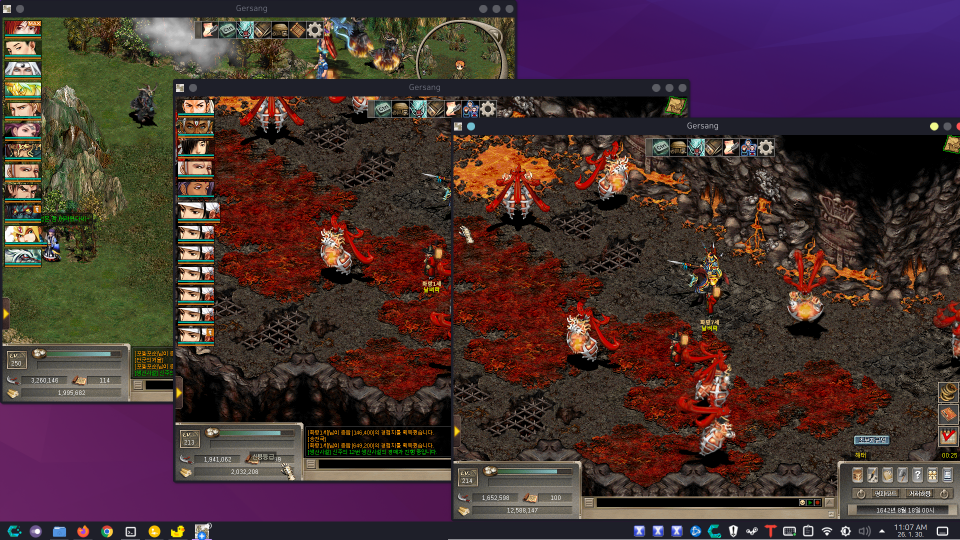This screenshot has width=960, height=540.
Task: Select the red-haired portrait atop the left party list
Action: [22, 28]
